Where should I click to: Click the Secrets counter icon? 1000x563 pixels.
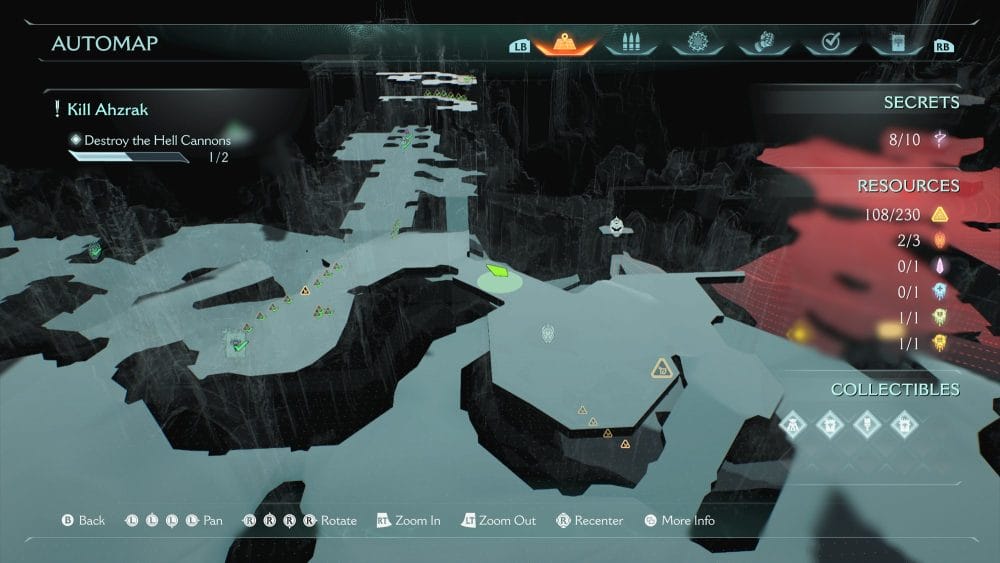tap(940, 140)
